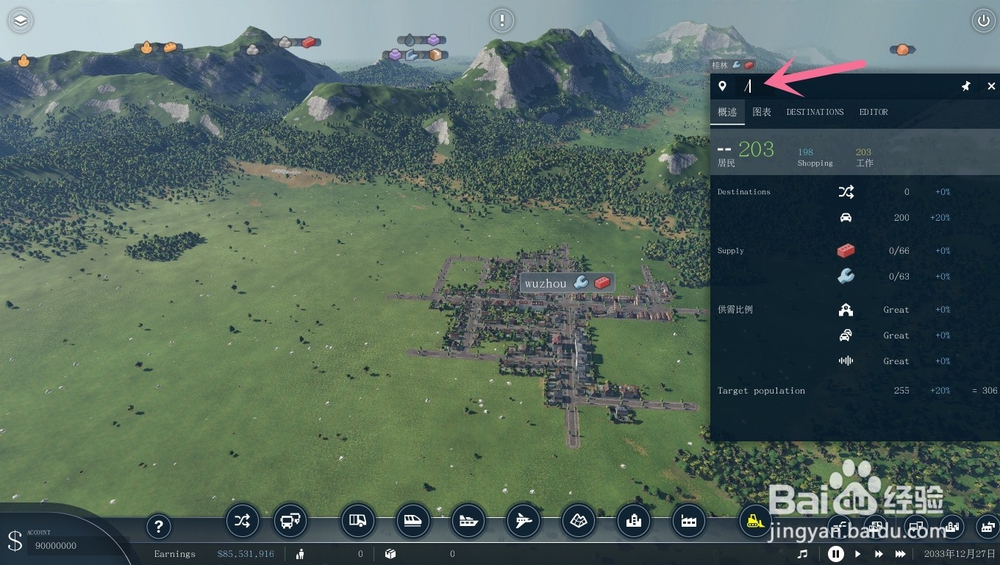Open the layers menu button

point(20,20)
